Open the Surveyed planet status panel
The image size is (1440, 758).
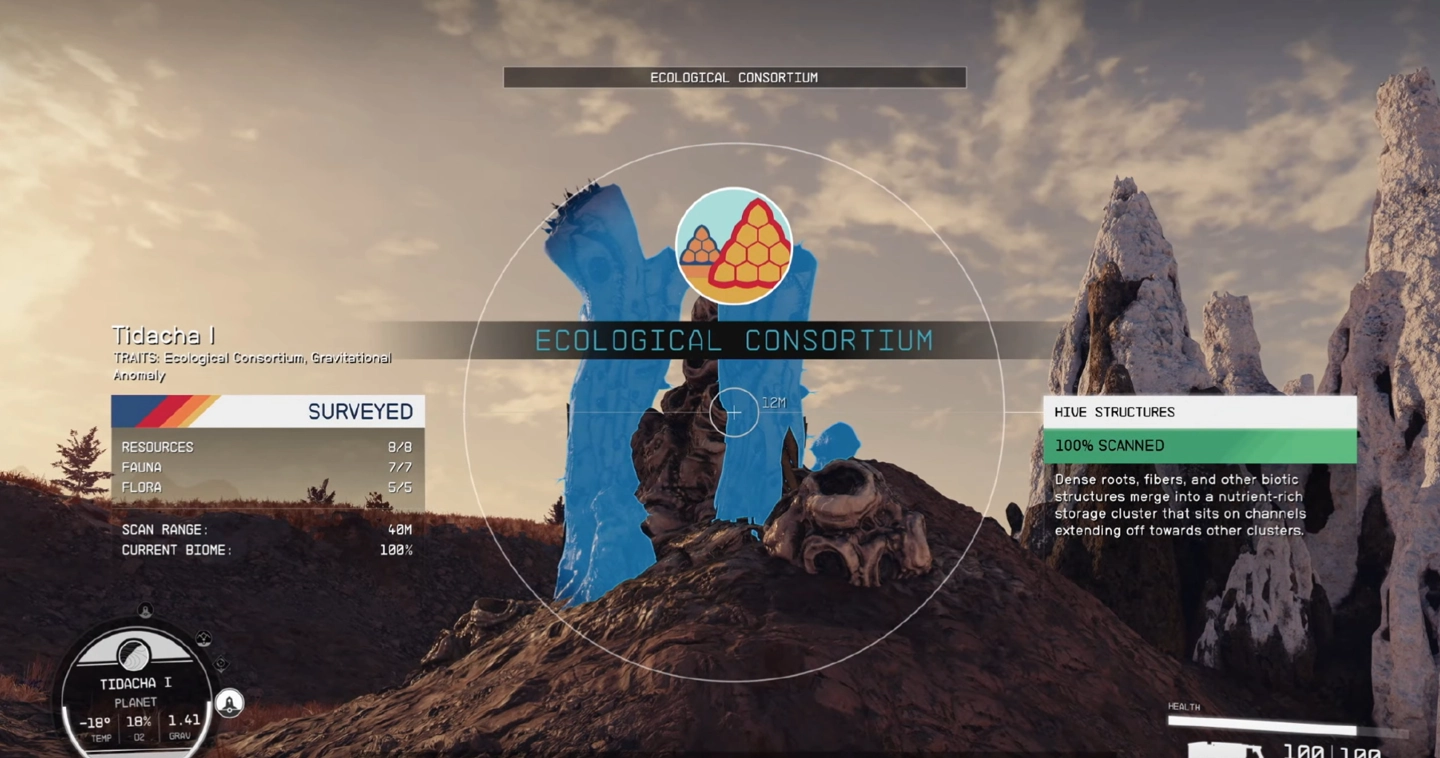click(268, 411)
